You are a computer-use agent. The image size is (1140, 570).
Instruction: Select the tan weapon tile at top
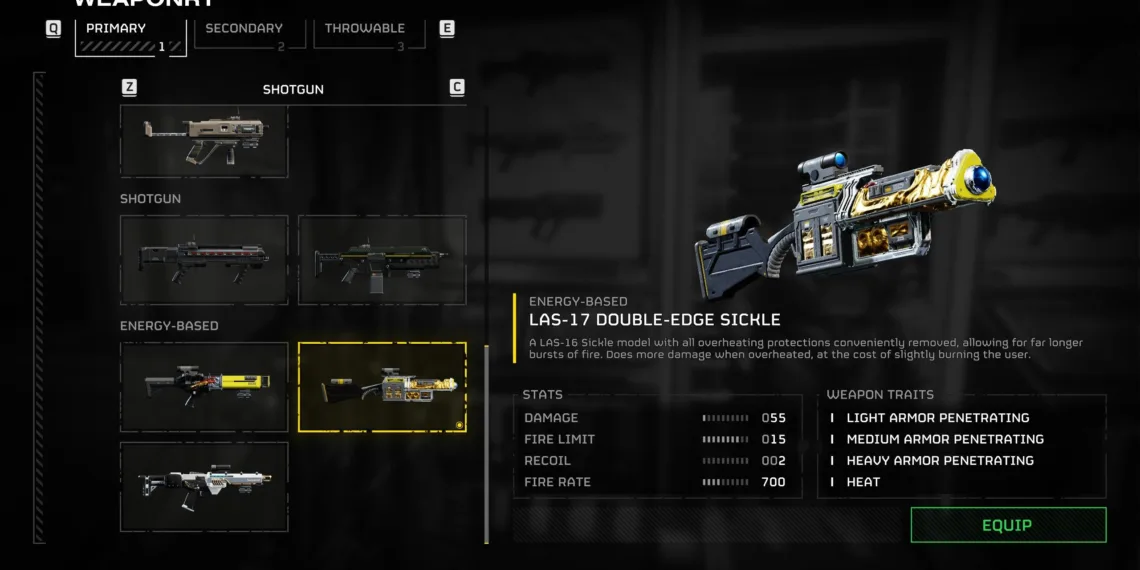click(x=204, y=142)
